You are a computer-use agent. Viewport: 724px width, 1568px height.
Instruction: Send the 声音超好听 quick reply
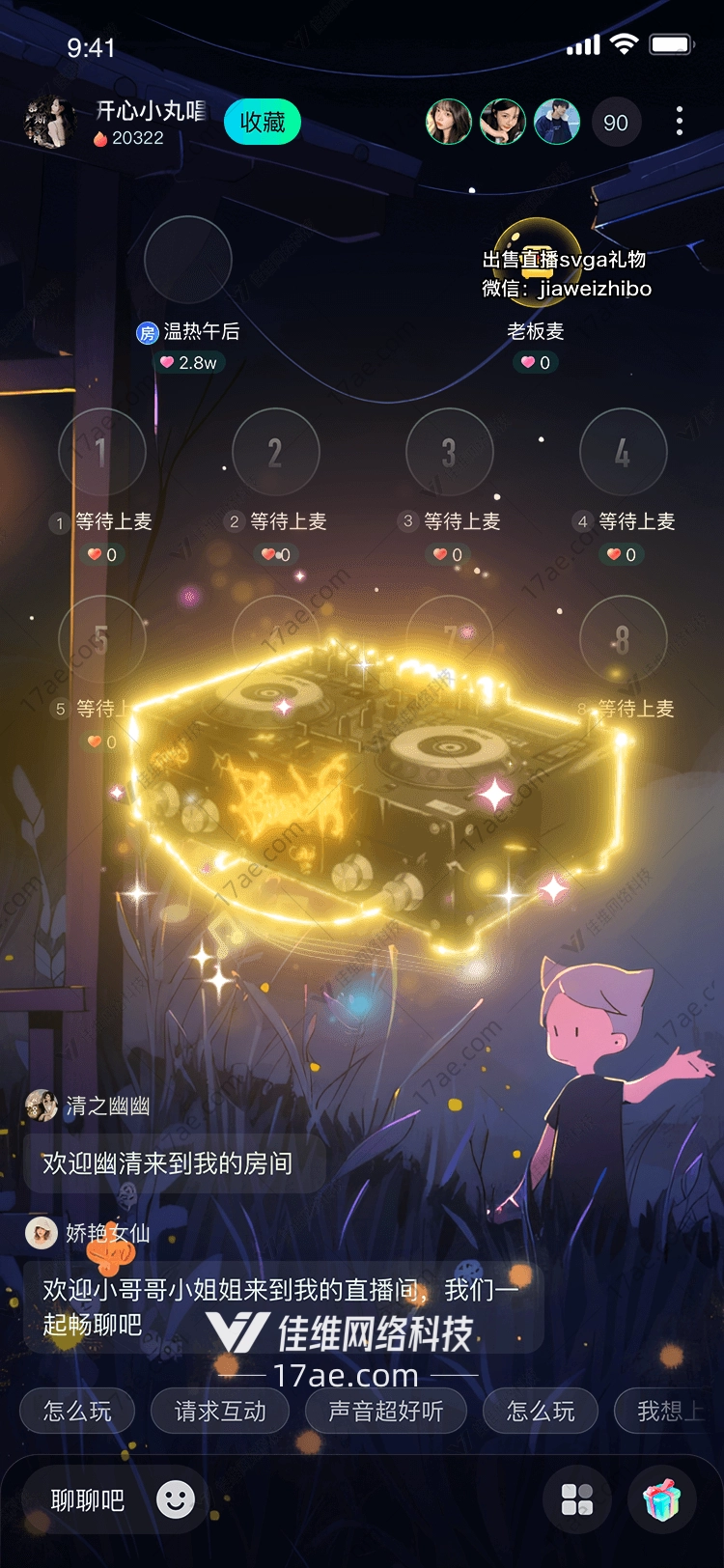386,1412
